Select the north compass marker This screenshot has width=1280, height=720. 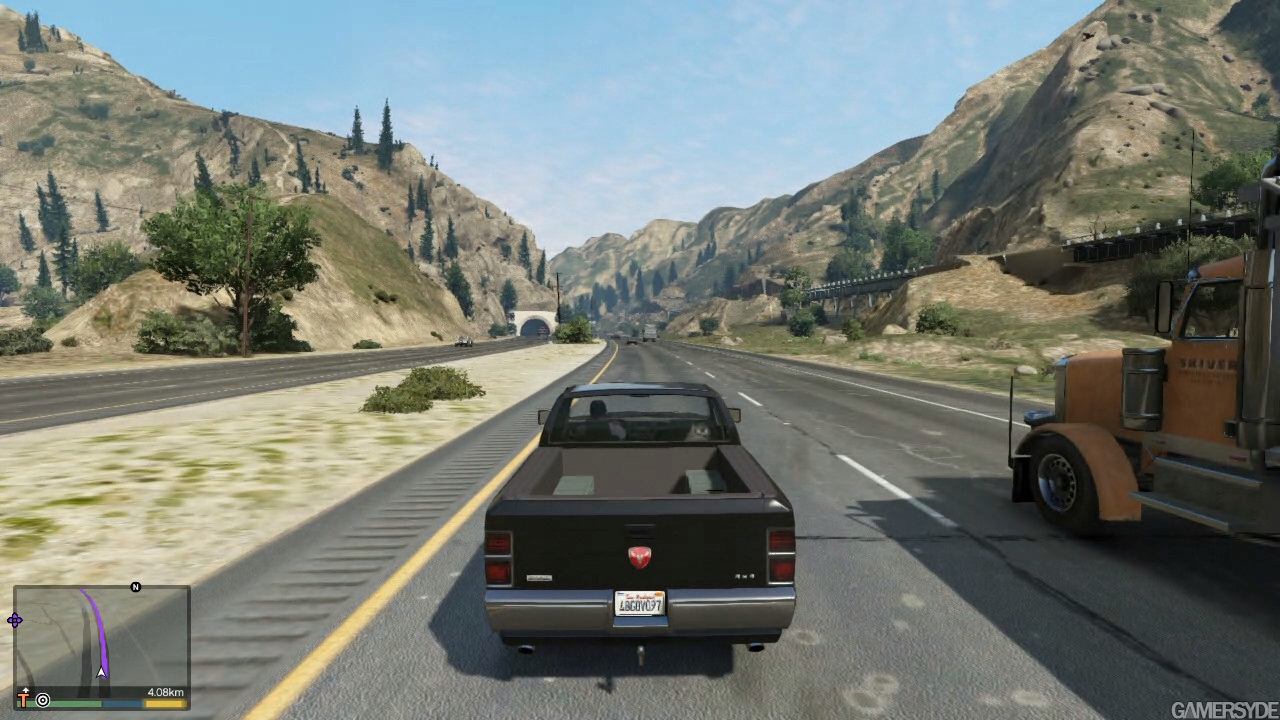(136, 587)
